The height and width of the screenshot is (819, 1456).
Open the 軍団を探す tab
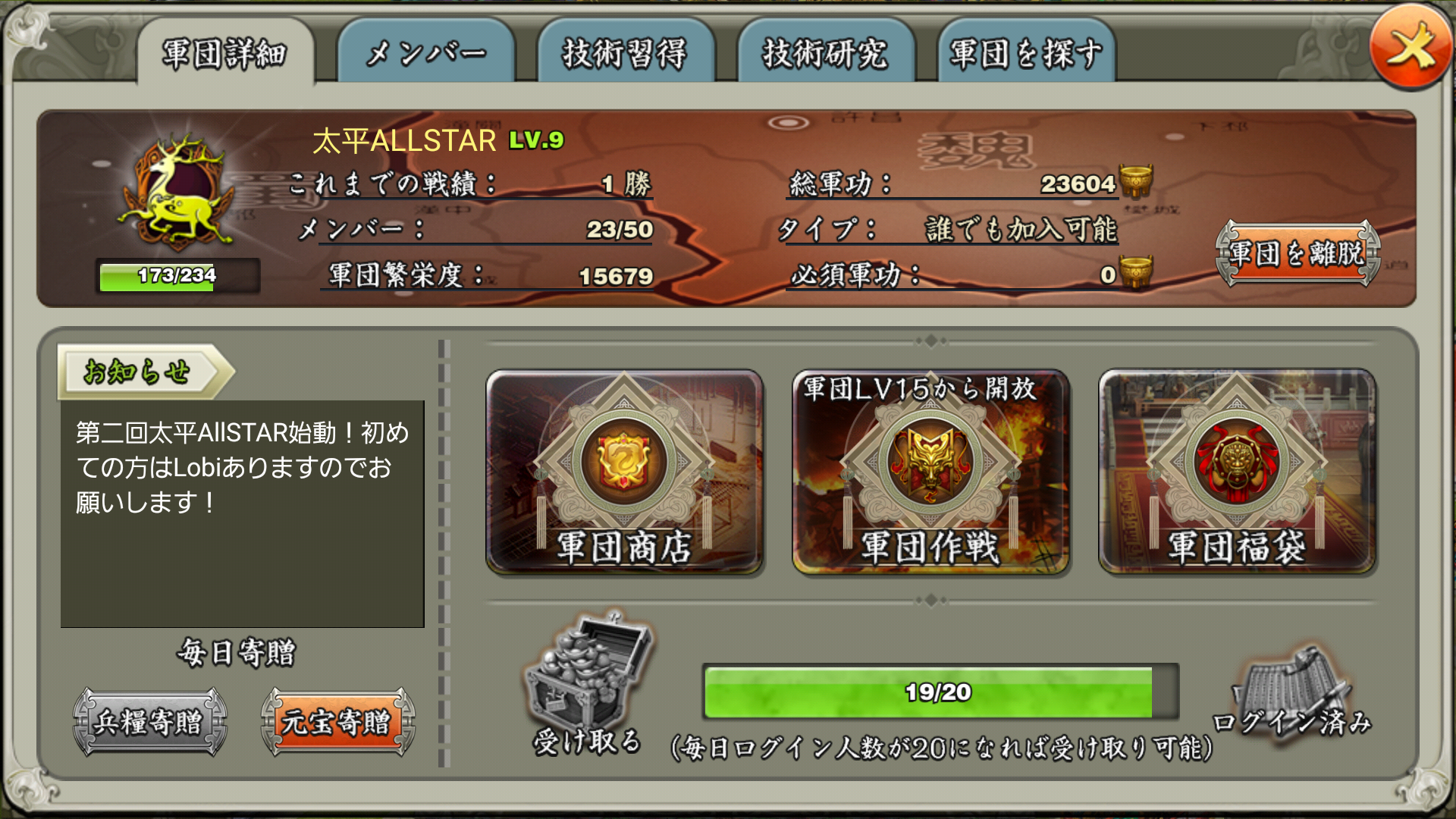coord(1026,51)
